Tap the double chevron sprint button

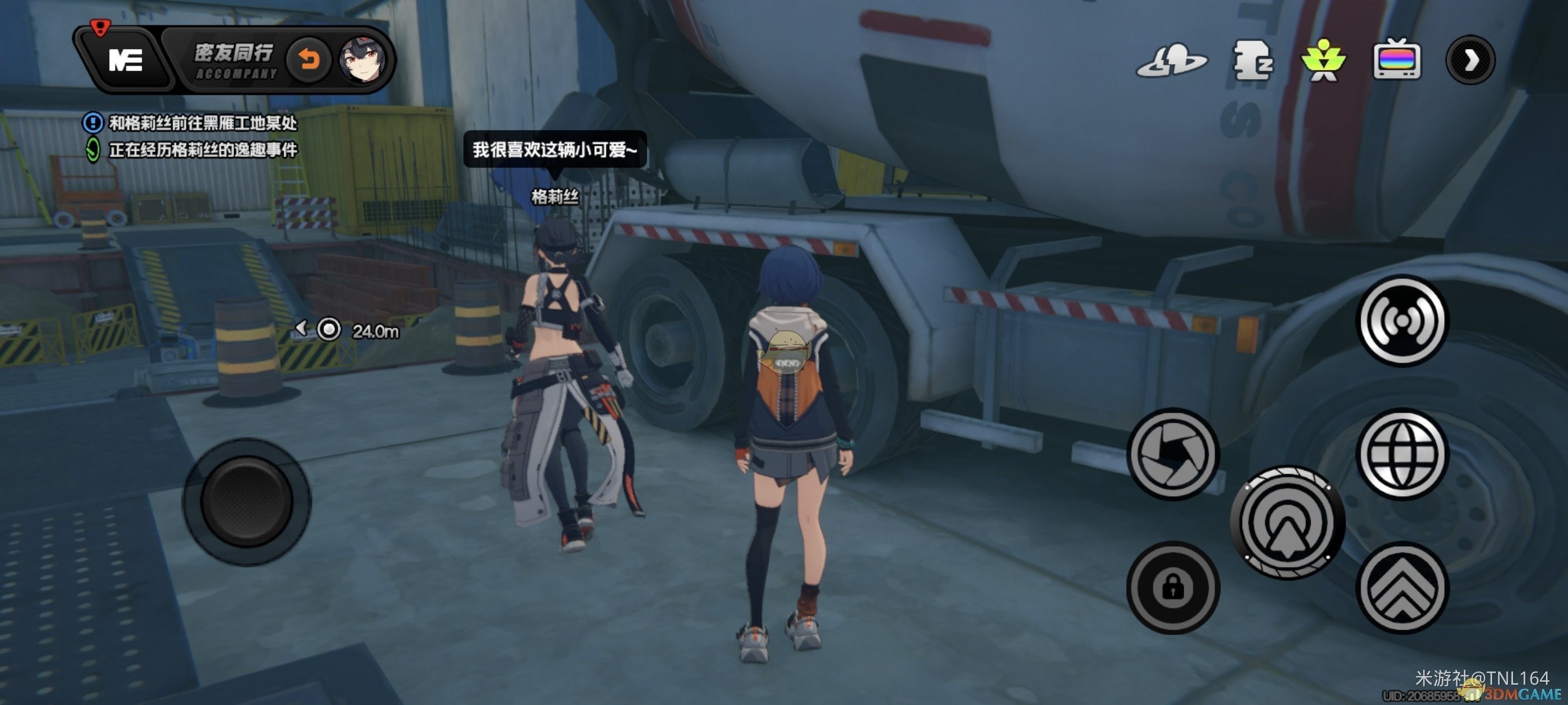click(x=1402, y=588)
